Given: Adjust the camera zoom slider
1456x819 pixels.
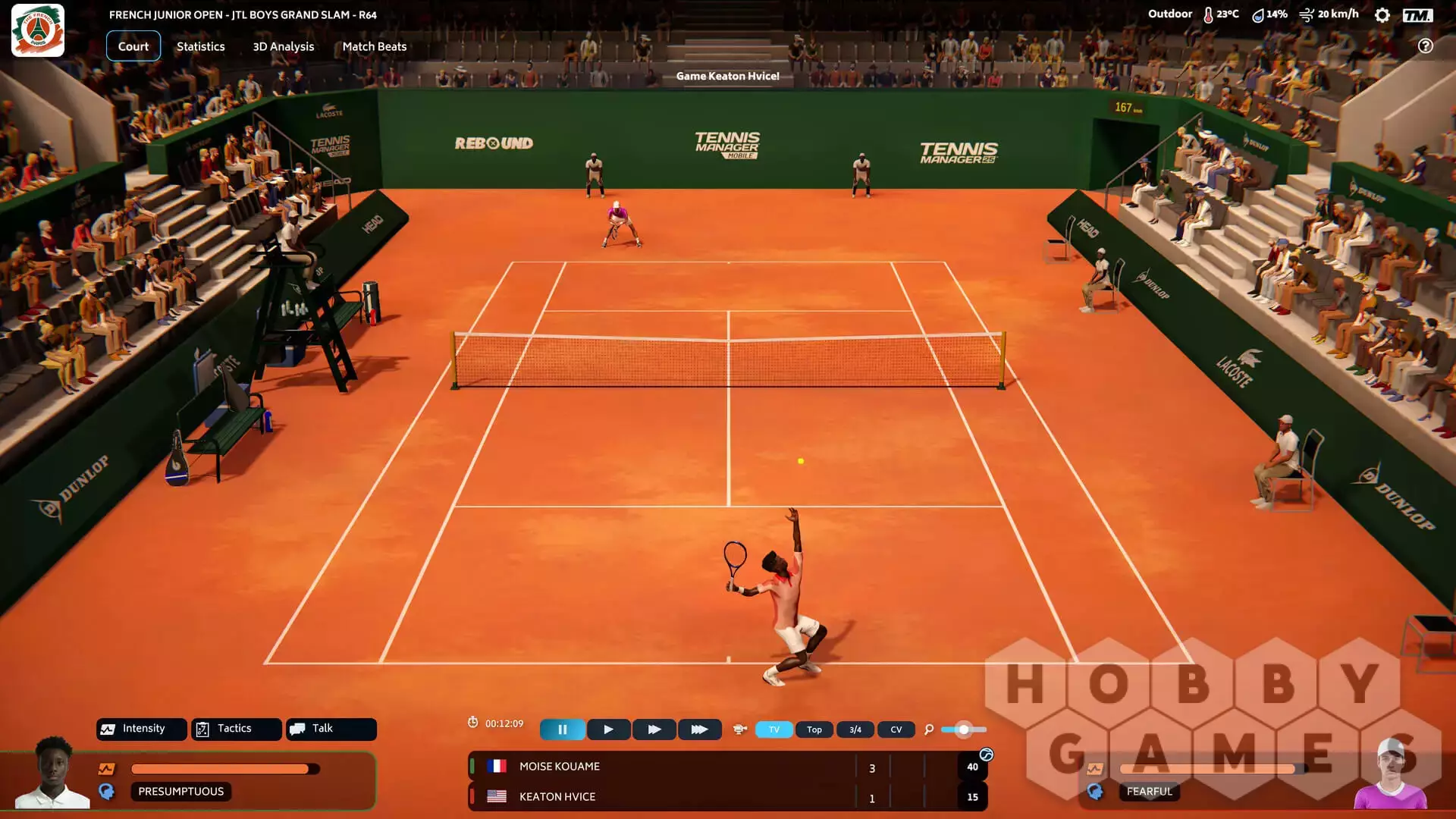Looking at the screenshot, I should click(x=963, y=730).
